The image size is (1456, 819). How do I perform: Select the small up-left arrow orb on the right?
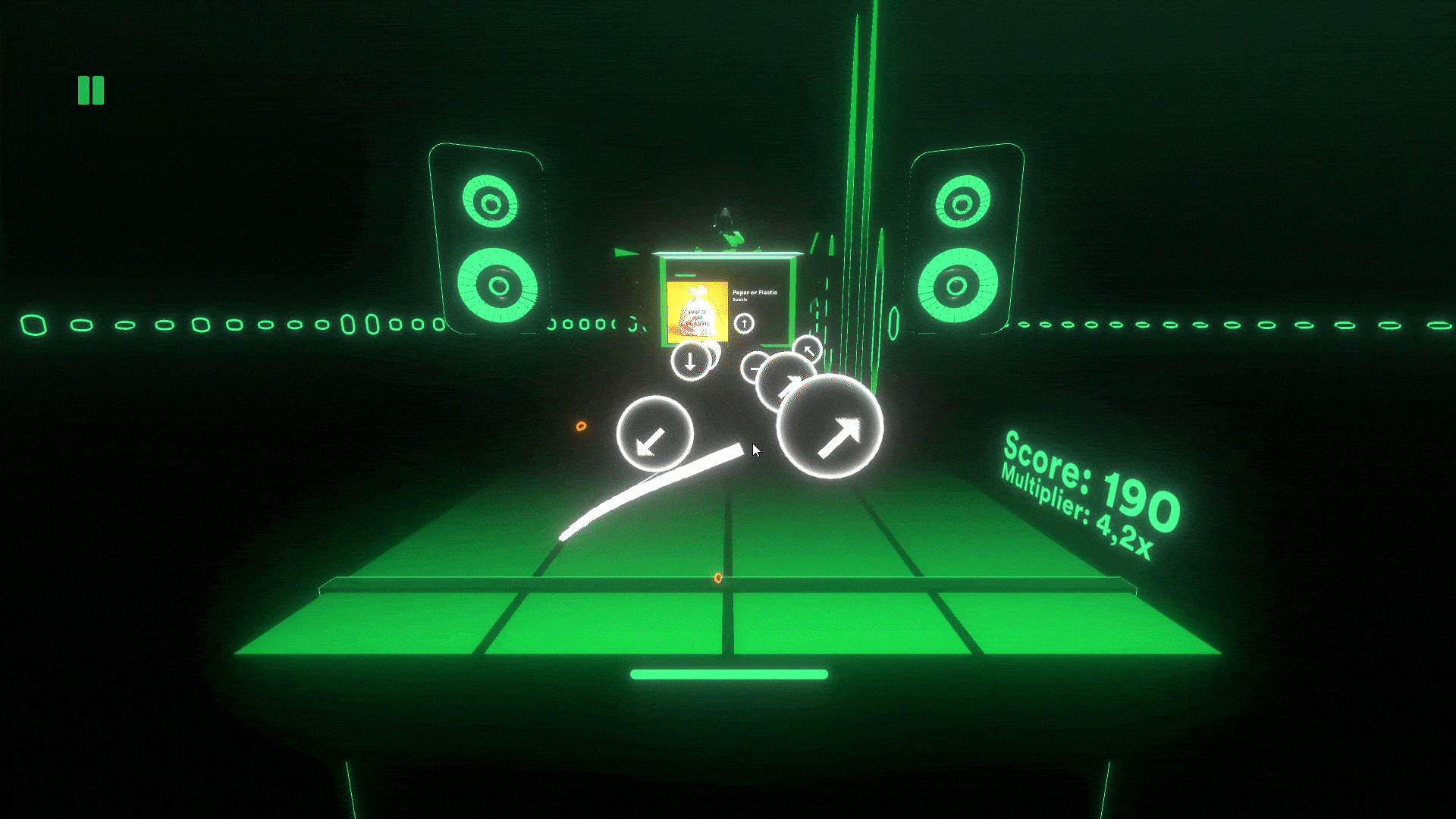pyautogui.click(x=808, y=350)
